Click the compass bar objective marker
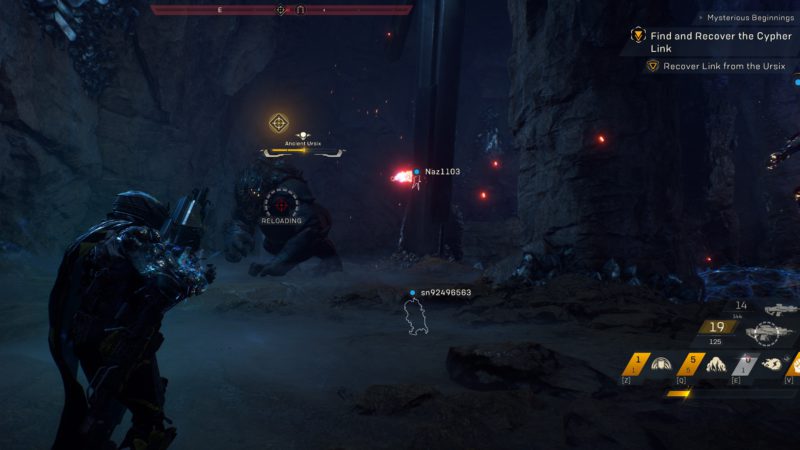The height and width of the screenshot is (450, 800). point(281,10)
